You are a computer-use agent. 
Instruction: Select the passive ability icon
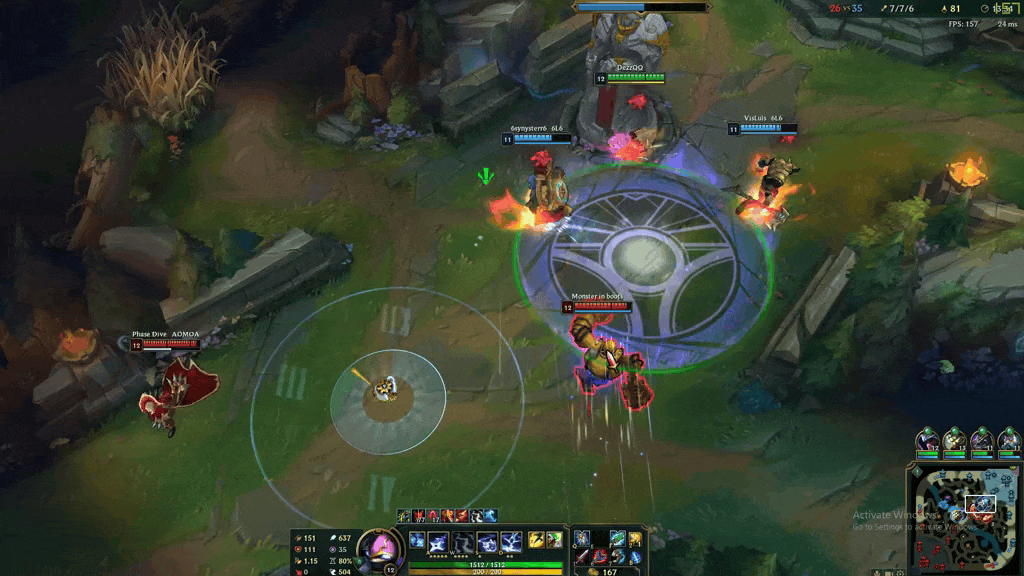(x=417, y=540)
